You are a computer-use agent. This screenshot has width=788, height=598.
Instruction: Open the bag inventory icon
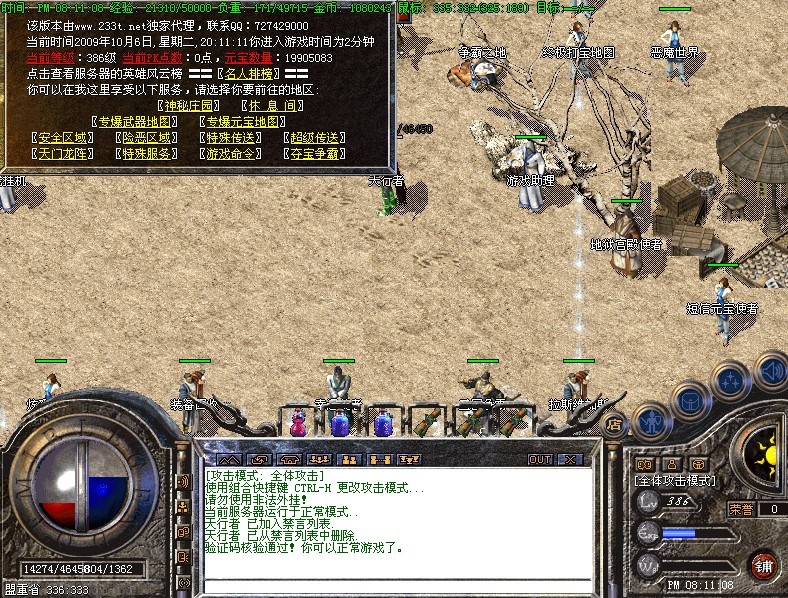[x=691, y=400]
